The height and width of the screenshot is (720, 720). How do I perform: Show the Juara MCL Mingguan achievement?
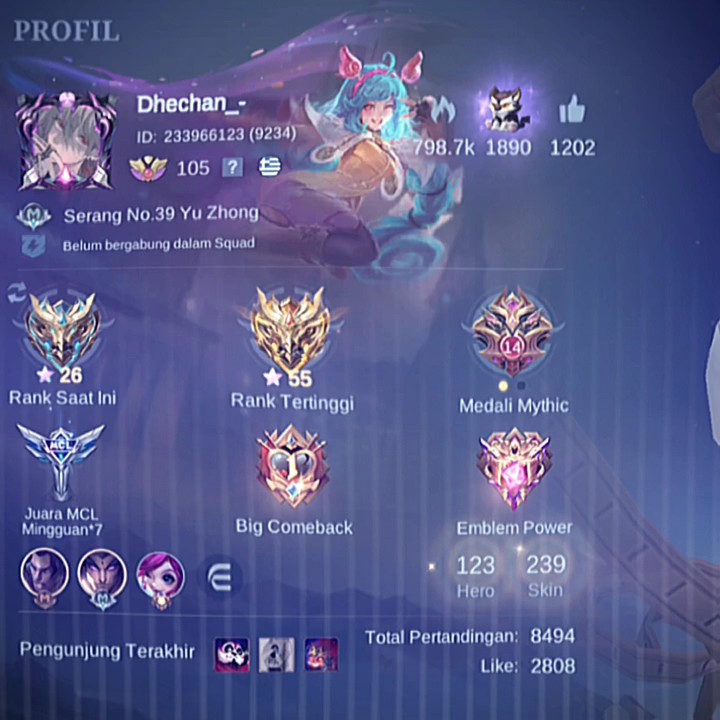pyautogui.click(x=61, y=461)
